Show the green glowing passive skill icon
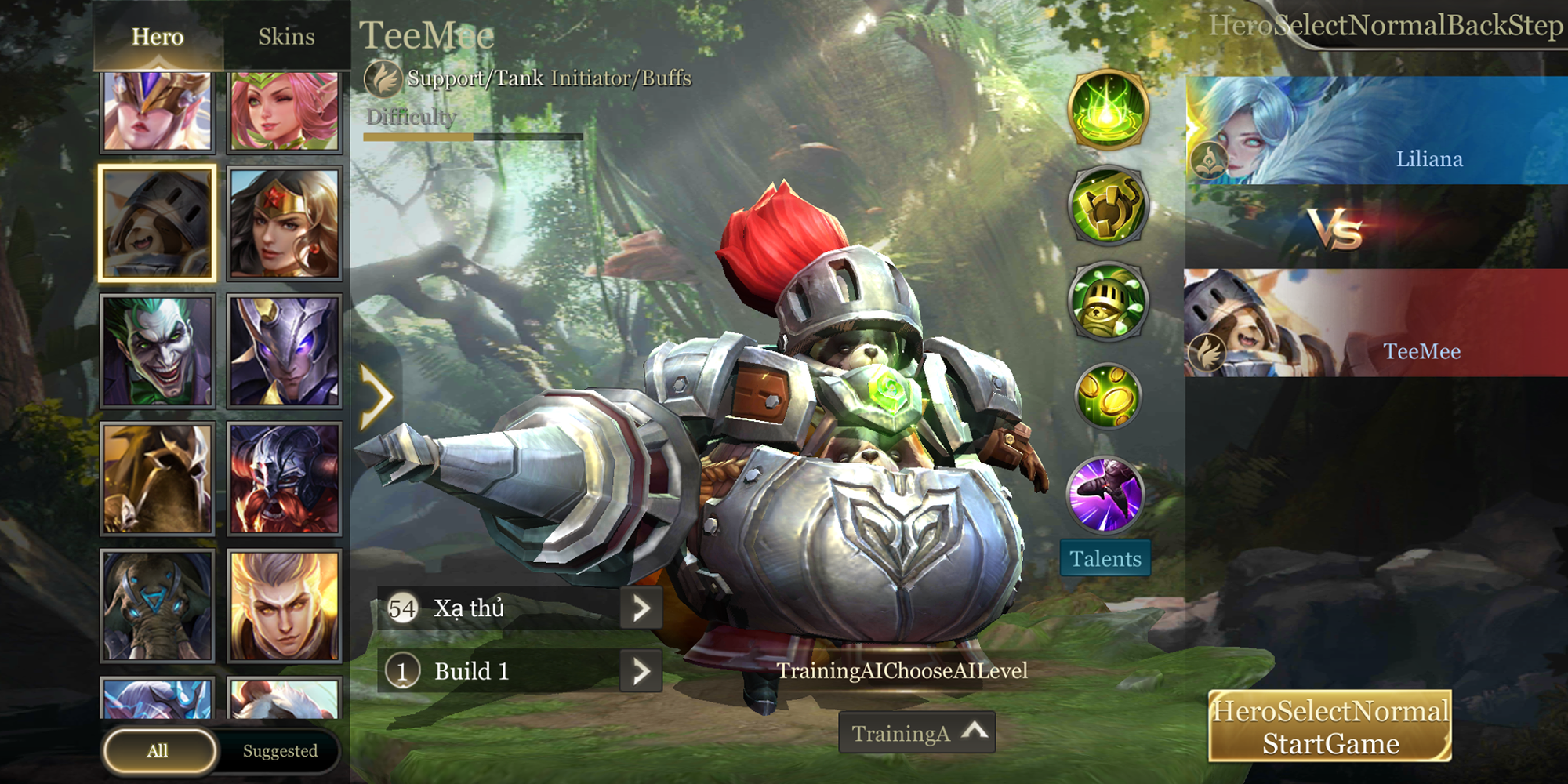Viewport: 1568px width, 784px height. click(x=1108, y=110)
